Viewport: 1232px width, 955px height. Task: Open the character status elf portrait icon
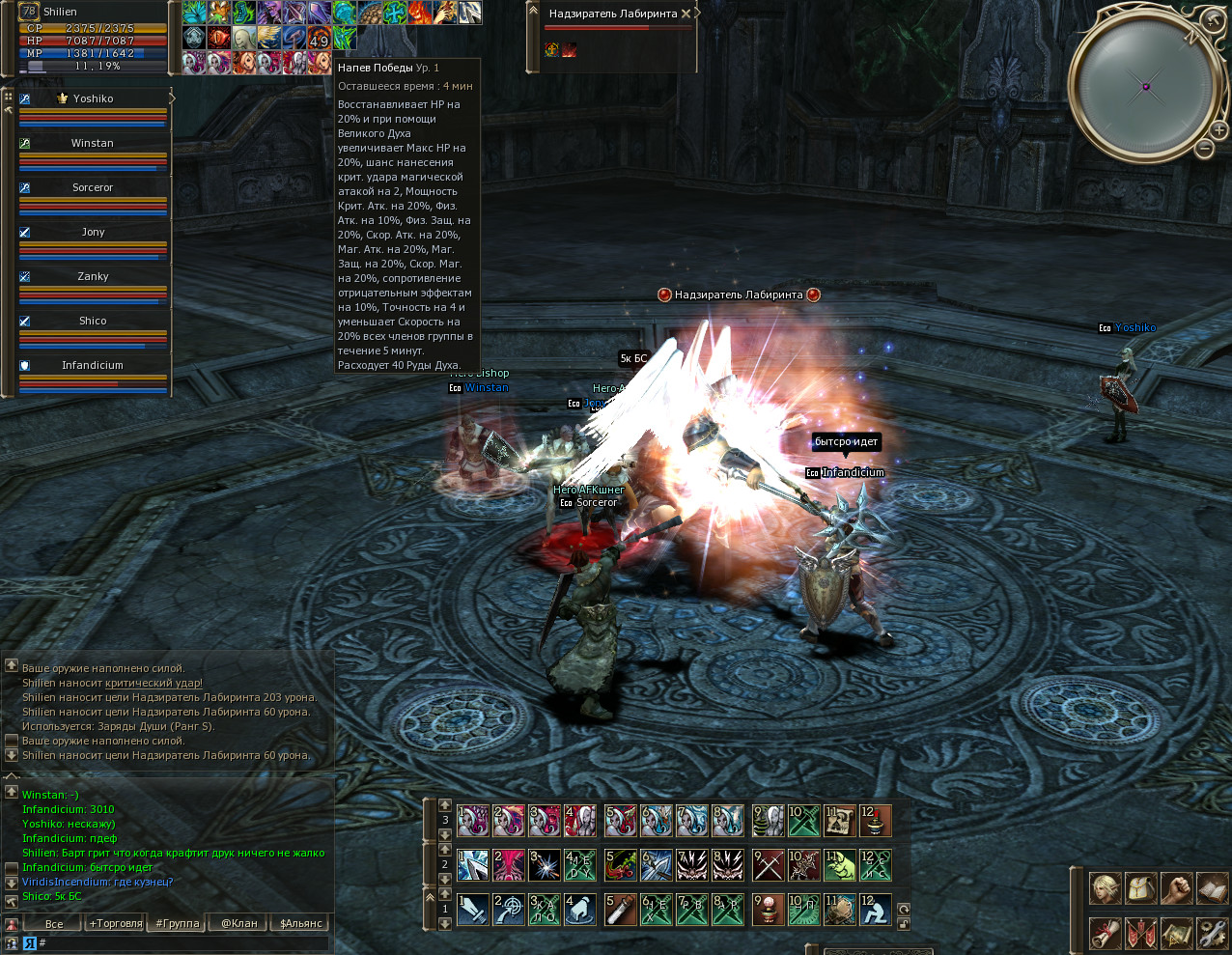(1106, 888)
